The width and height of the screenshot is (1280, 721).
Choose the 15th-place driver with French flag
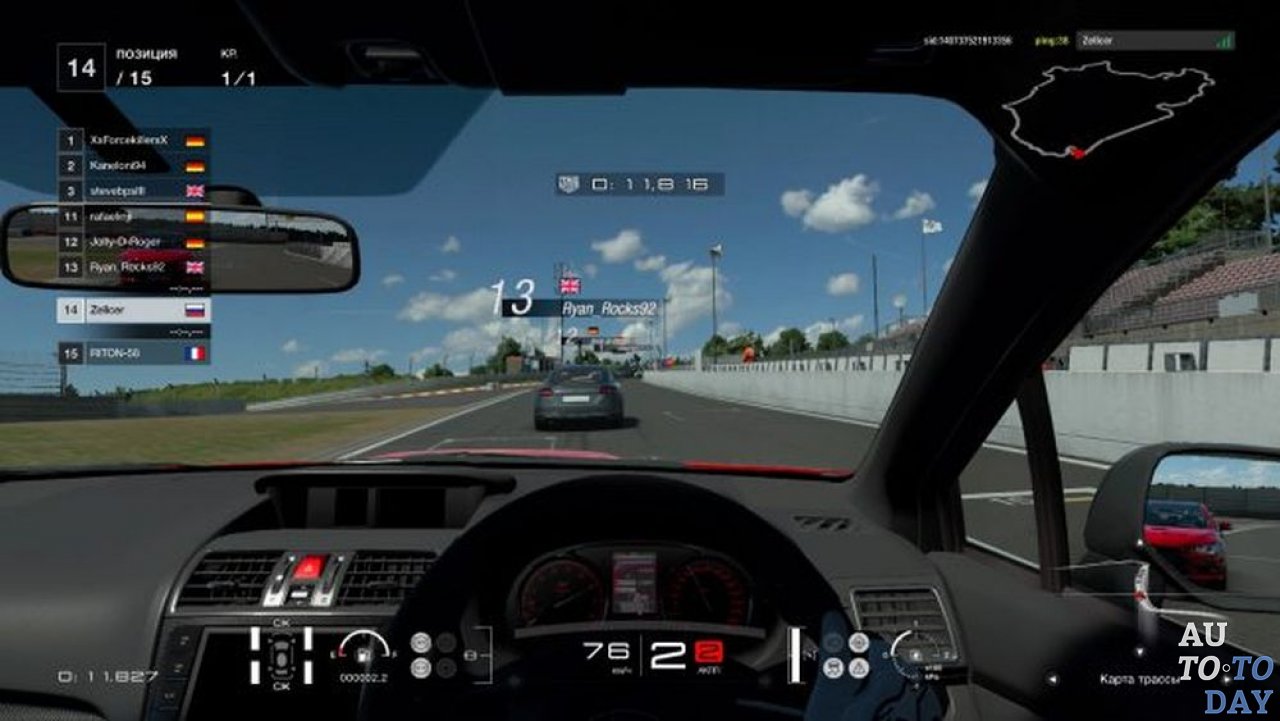coord(133,353)
